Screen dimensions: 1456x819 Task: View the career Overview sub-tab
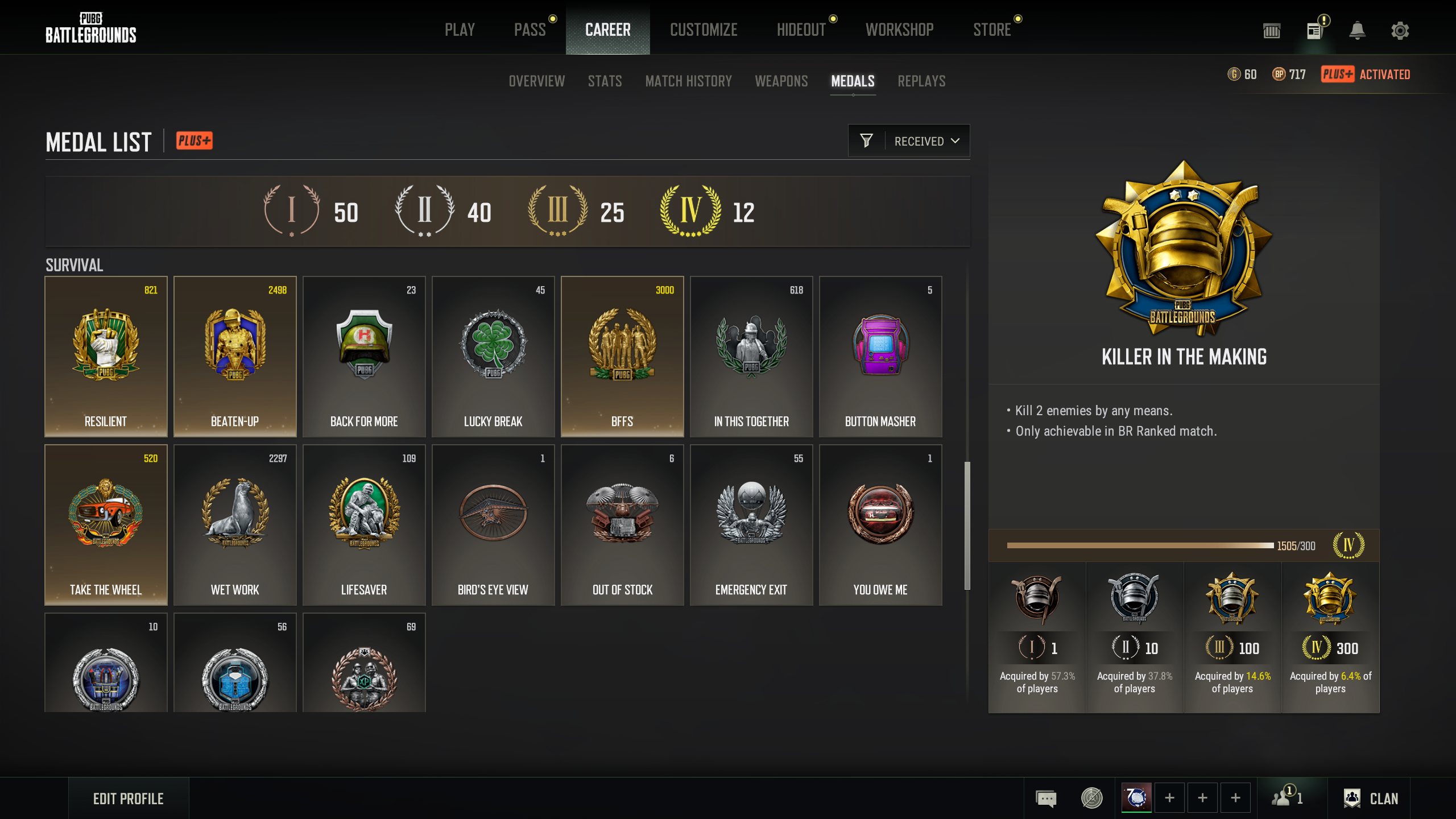(536, 81)
